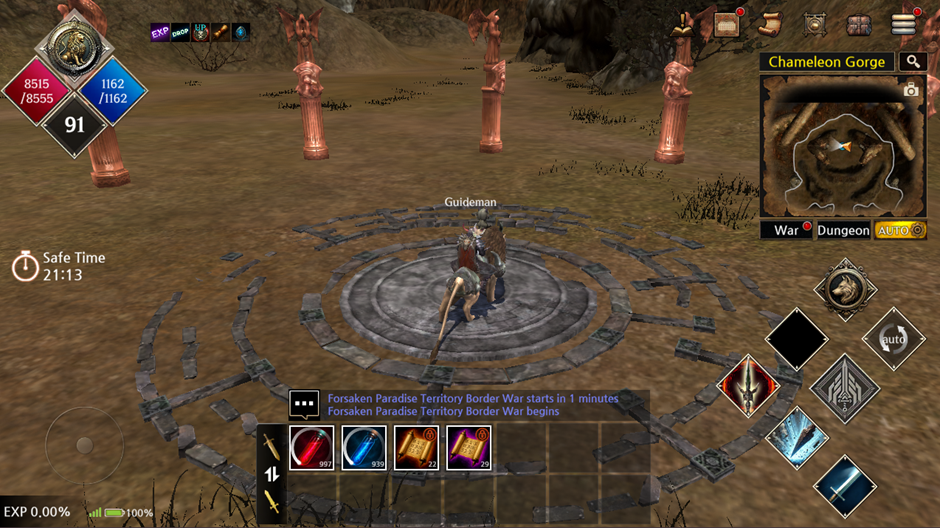Image resolution: width=940 pixels, height=528 pixels.
Task: Open the War button
Action: [x=787, y=231]
